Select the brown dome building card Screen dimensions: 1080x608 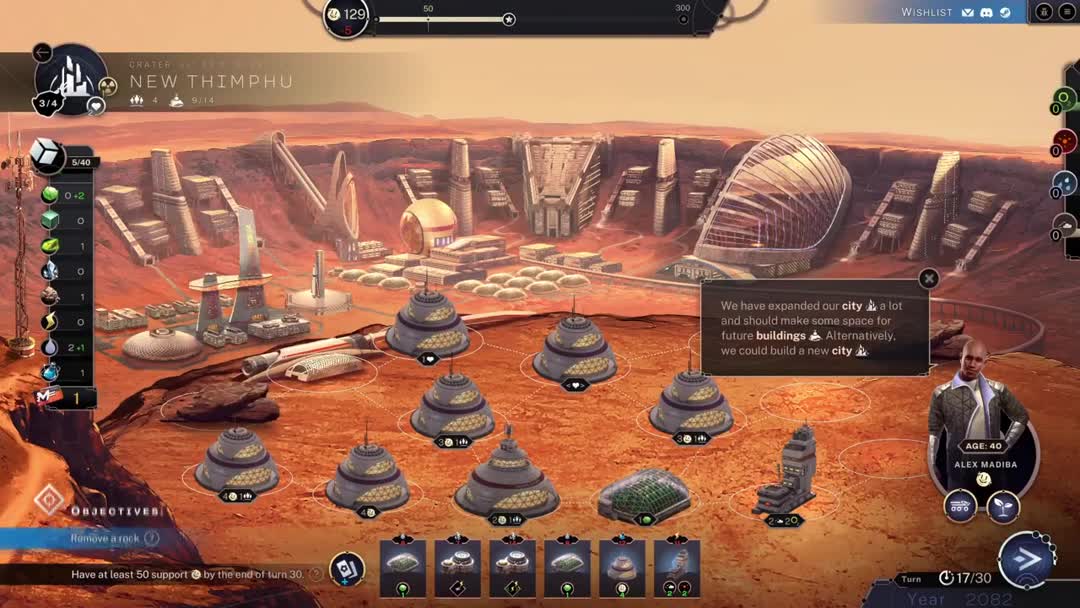click(x=623, y=567)
